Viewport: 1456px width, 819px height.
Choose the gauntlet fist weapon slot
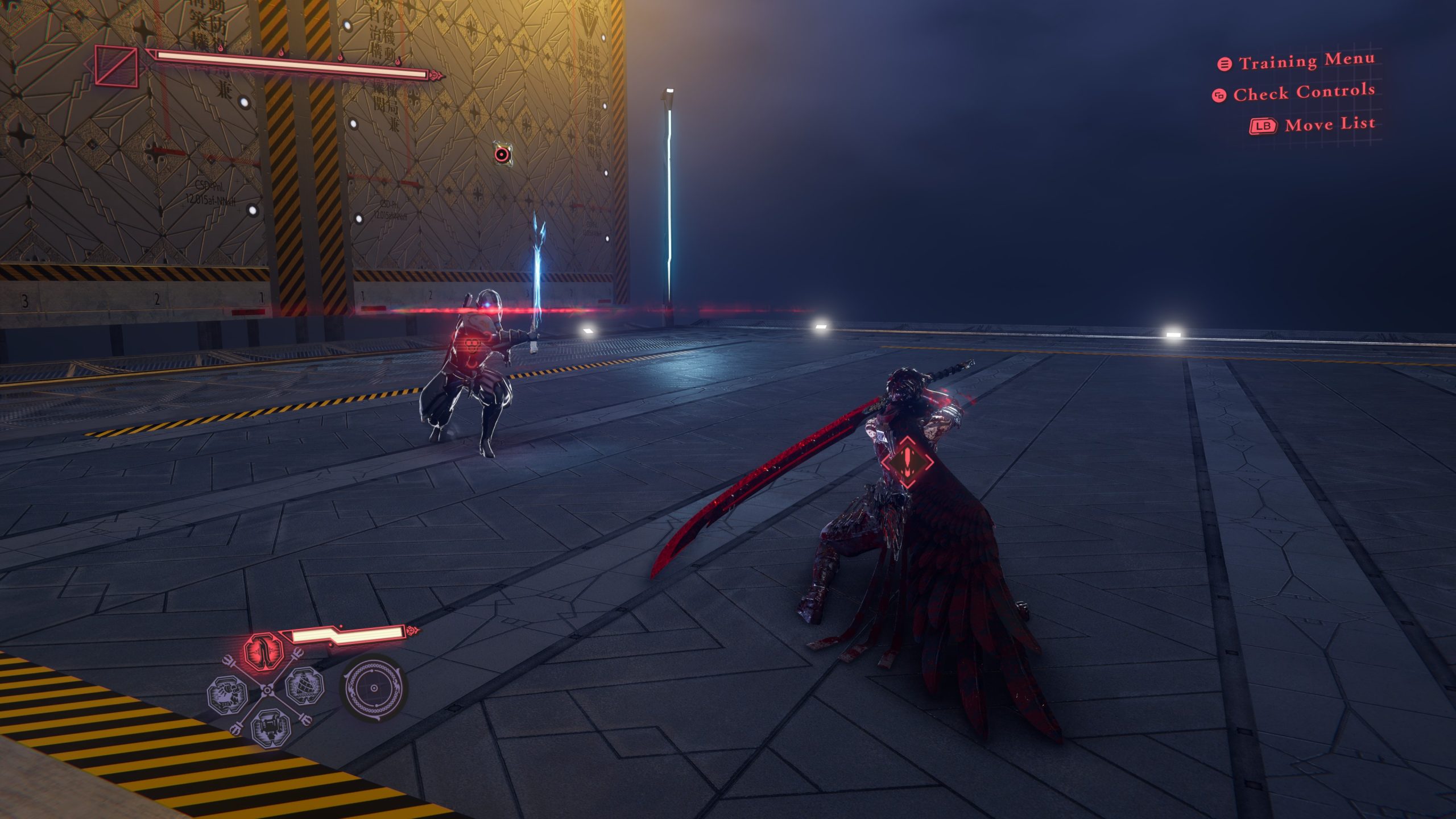[227, 695]
